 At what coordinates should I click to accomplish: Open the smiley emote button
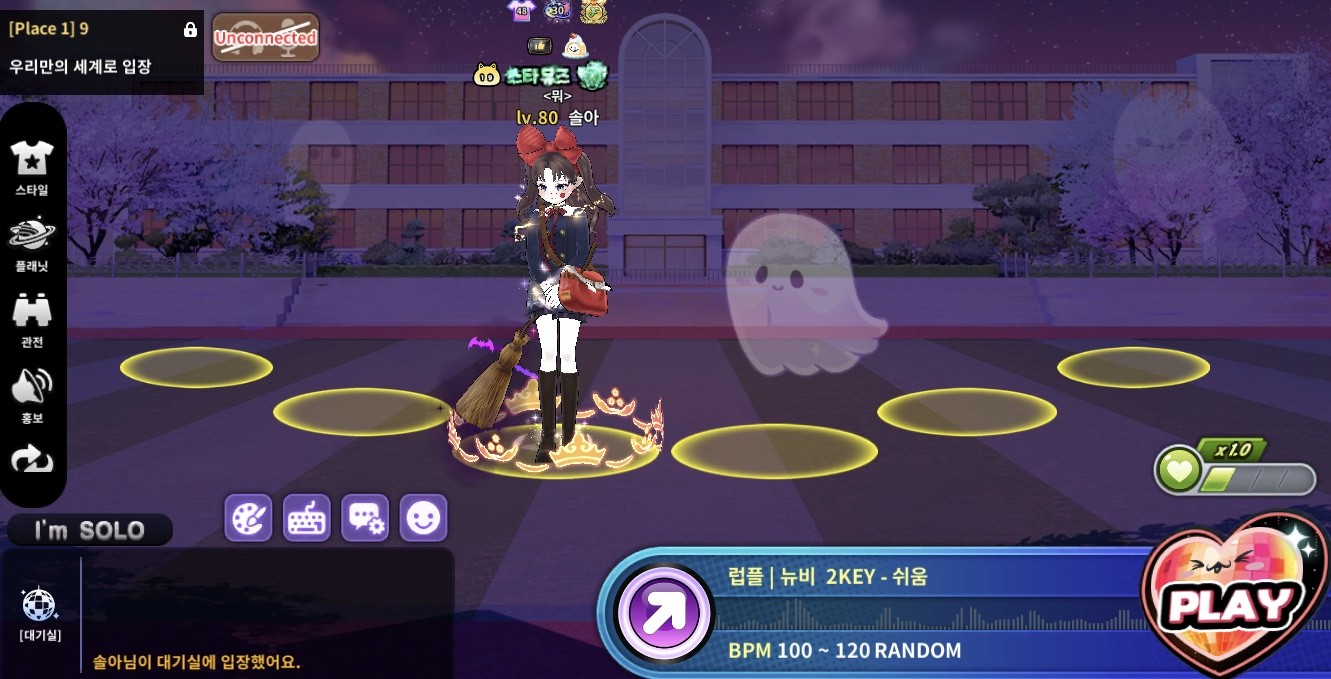click(x=423, y=518)
